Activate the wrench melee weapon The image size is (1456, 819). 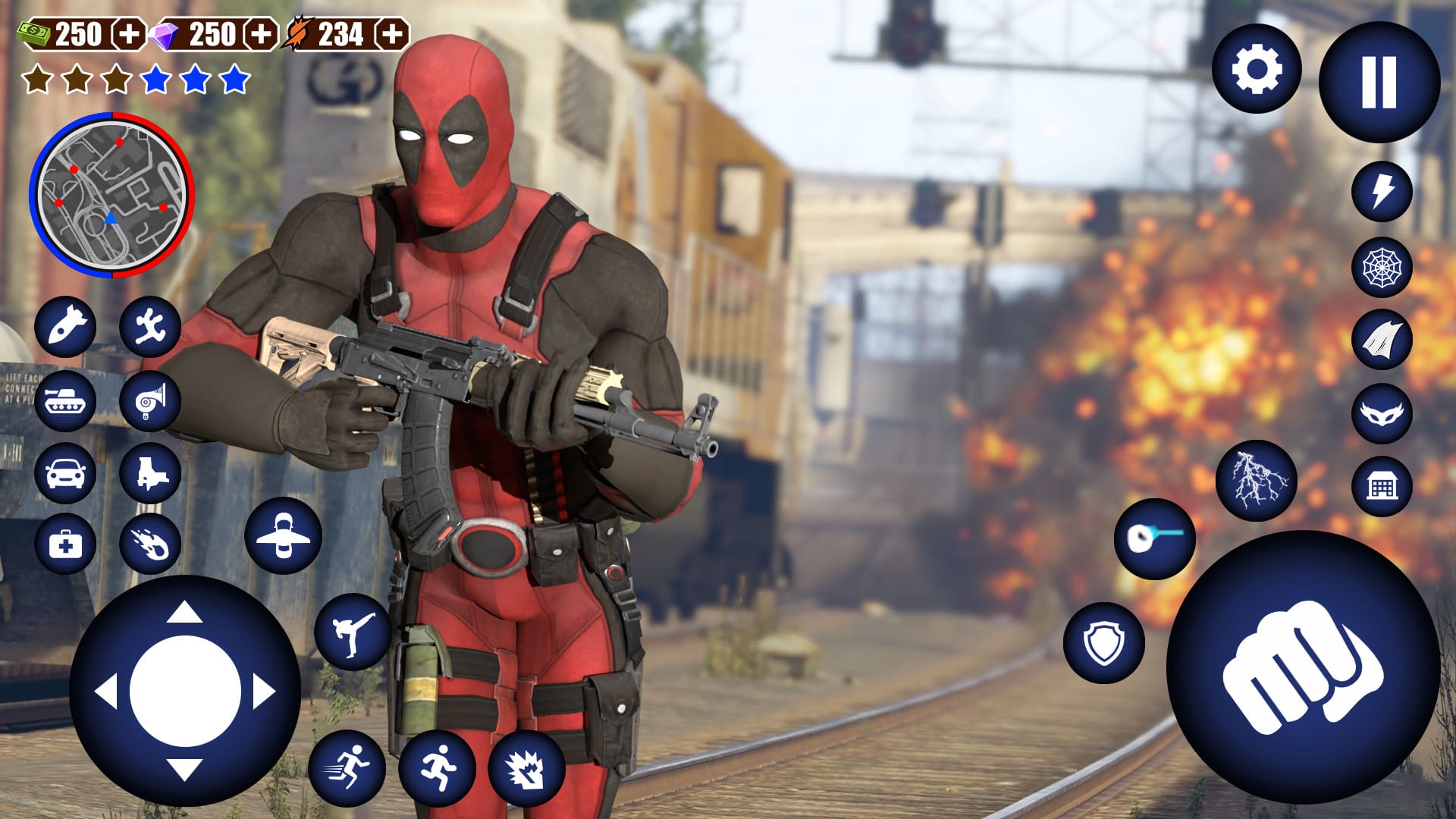coord(150,329)
